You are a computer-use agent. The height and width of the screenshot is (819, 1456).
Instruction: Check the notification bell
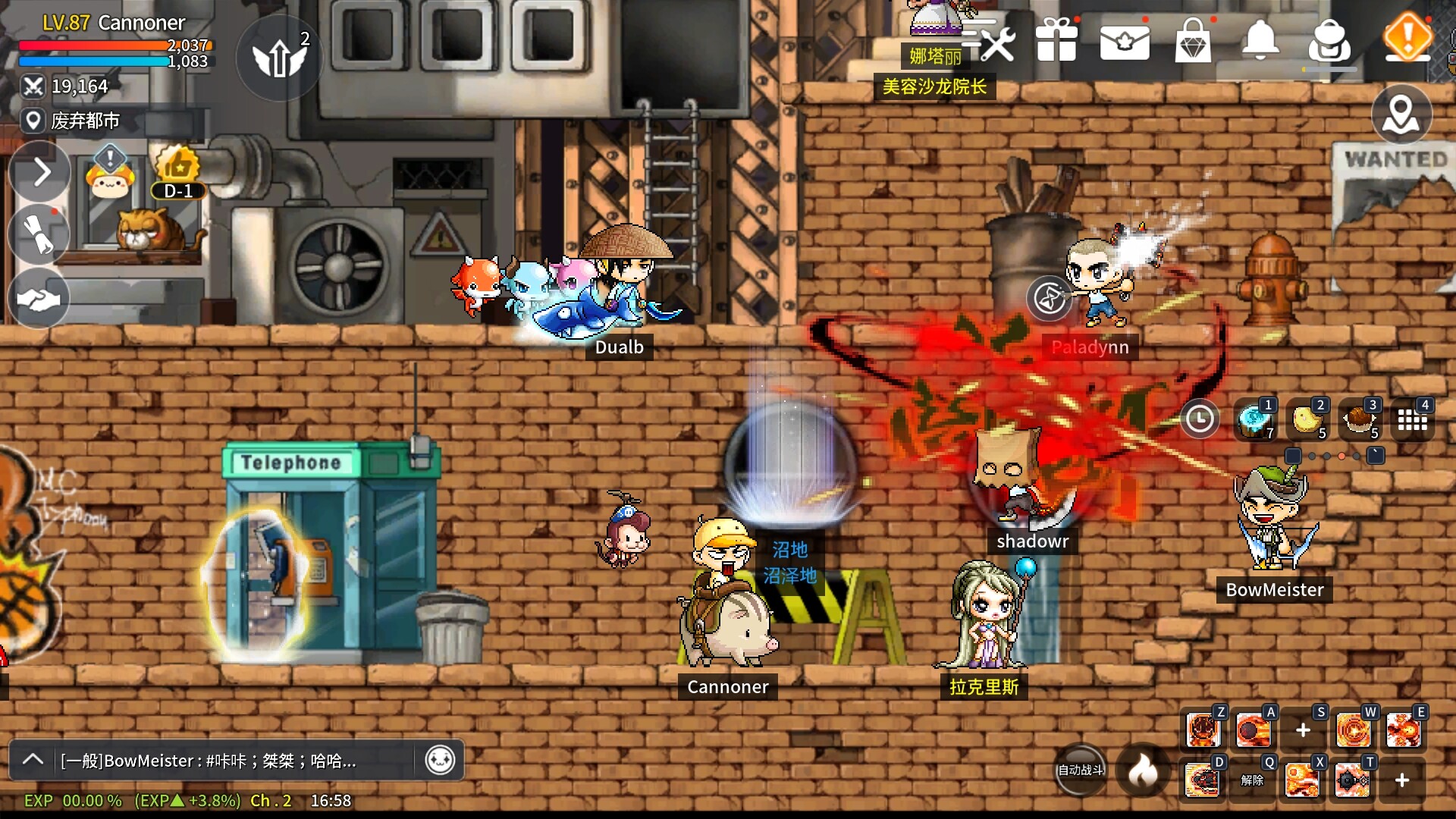1260,40
